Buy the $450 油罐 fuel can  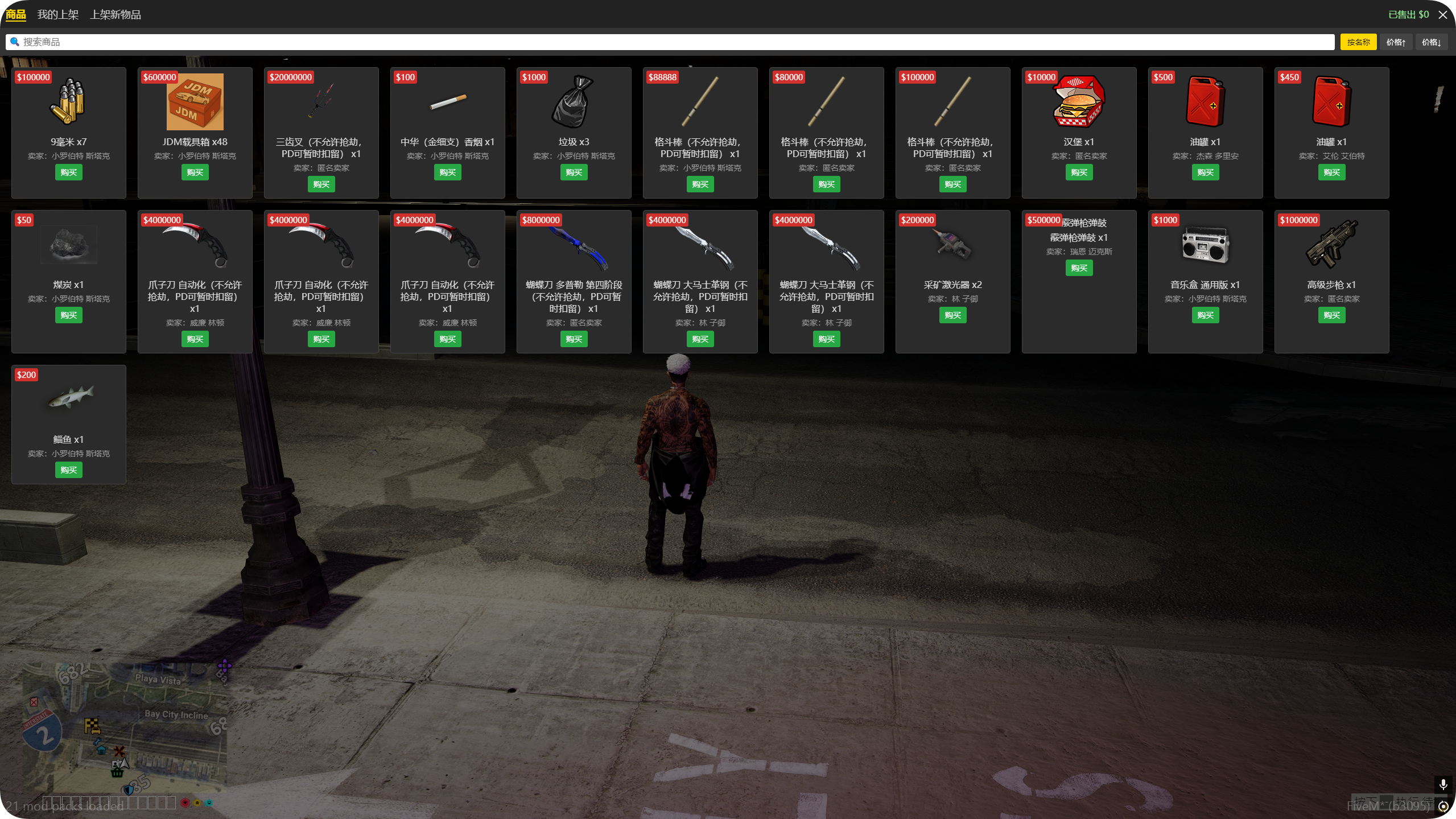[1331, 172]
